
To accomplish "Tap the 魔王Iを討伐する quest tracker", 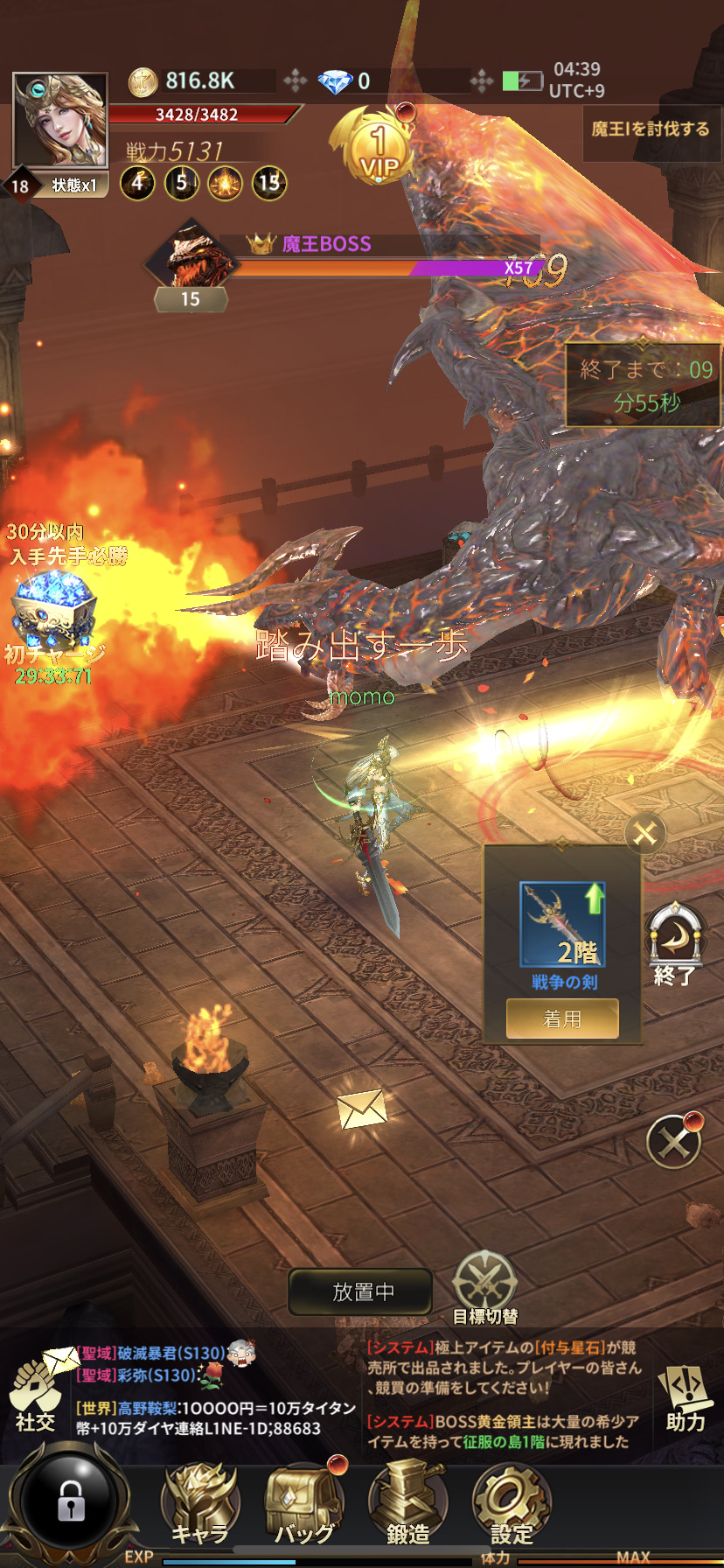I will [x=651, y=129].
